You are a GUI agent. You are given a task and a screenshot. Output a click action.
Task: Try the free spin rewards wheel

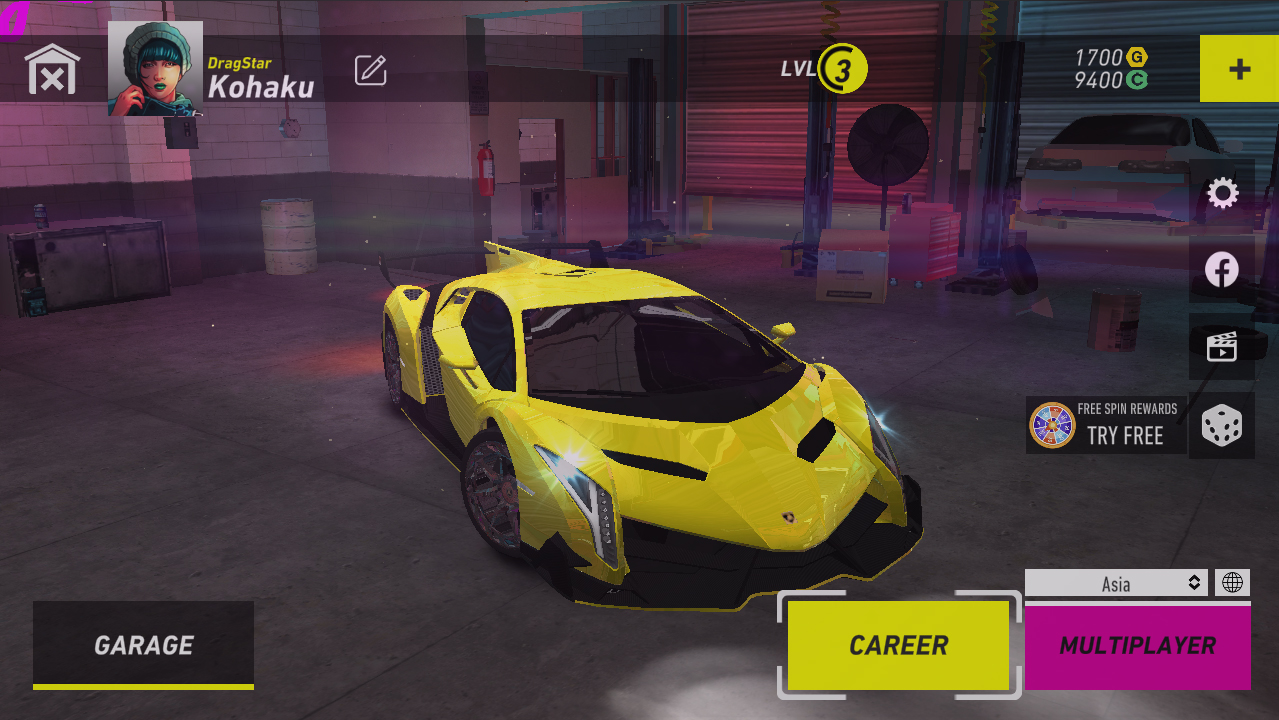(x=1106, y=425)
